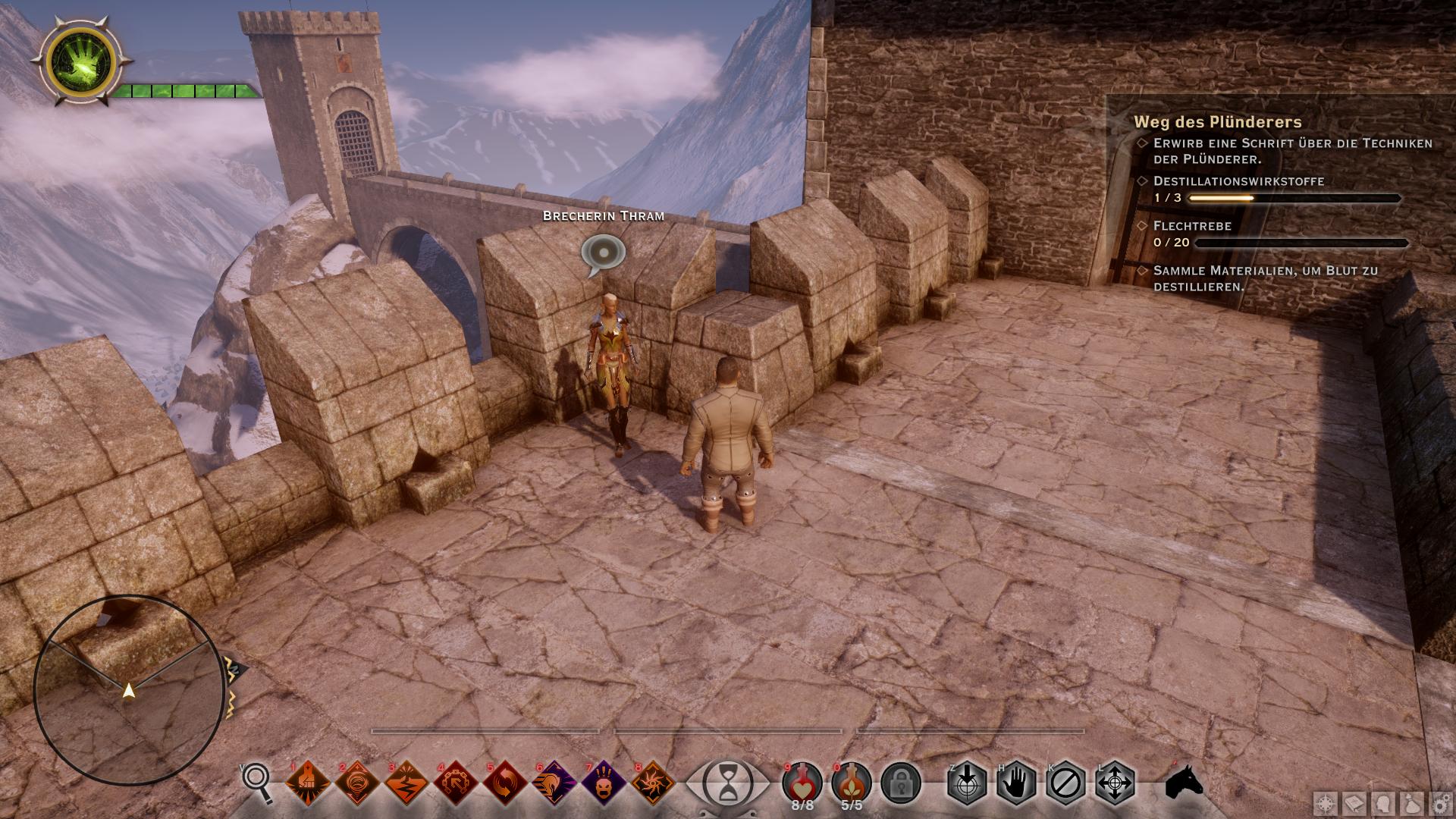
Task: Issue the attack-my-target crosshair command
Action: [x=967, y=783]
